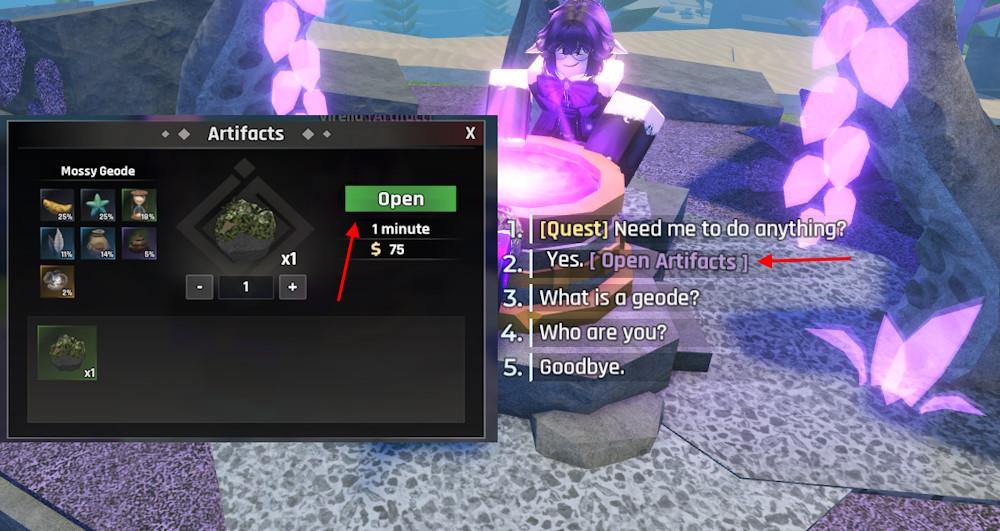Decrease geode quantity with the minus button
Viewport: 1000px width, 531px height.
(x=199, y=287)
